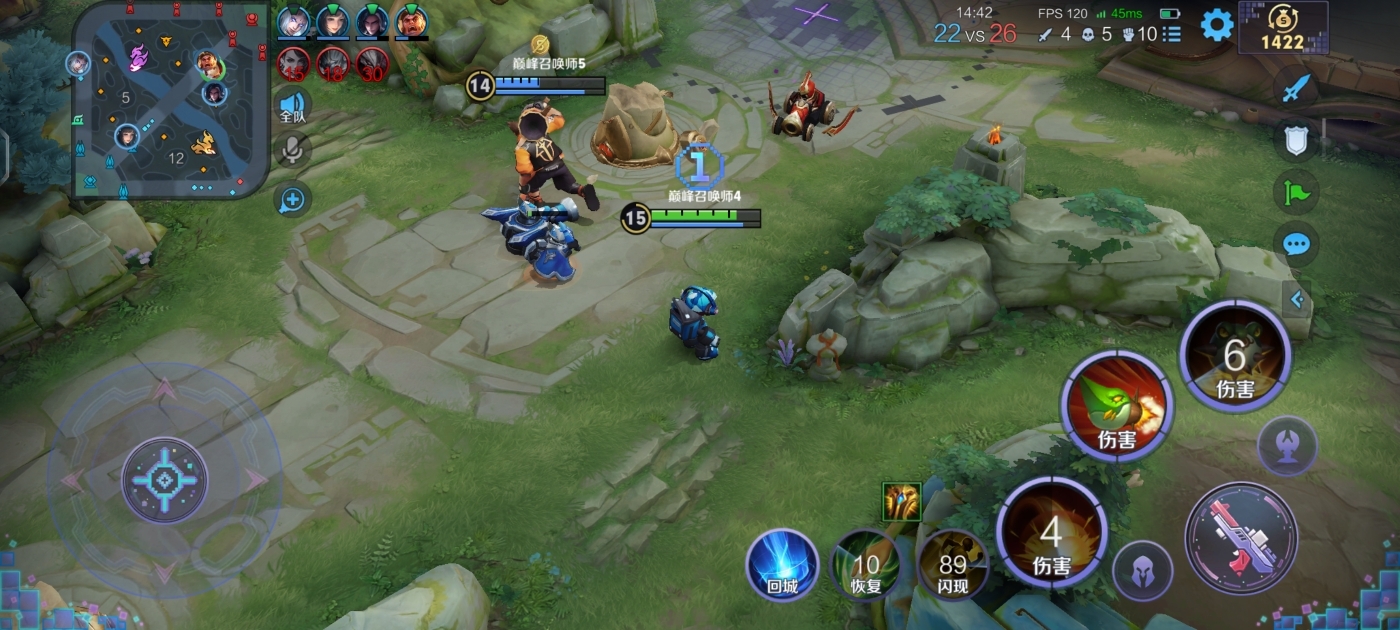1400x630 pixels.
Task: Activate the 恢复 heal spell
Action: coord(866,566)
